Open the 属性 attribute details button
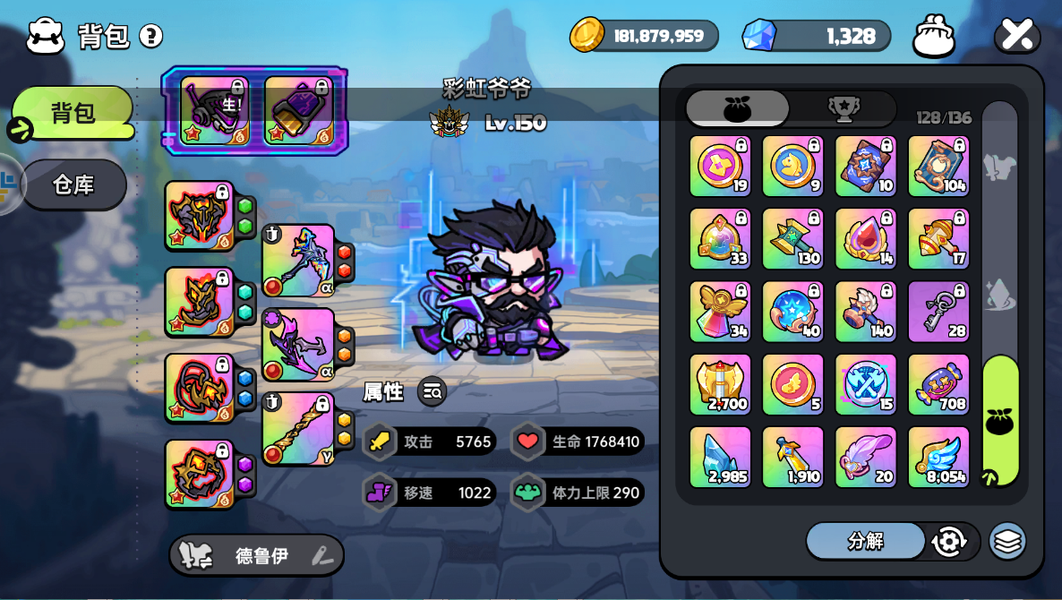The width and height of the screenshot is (1062, 600). pyautogui.click(x=432, y=392)
